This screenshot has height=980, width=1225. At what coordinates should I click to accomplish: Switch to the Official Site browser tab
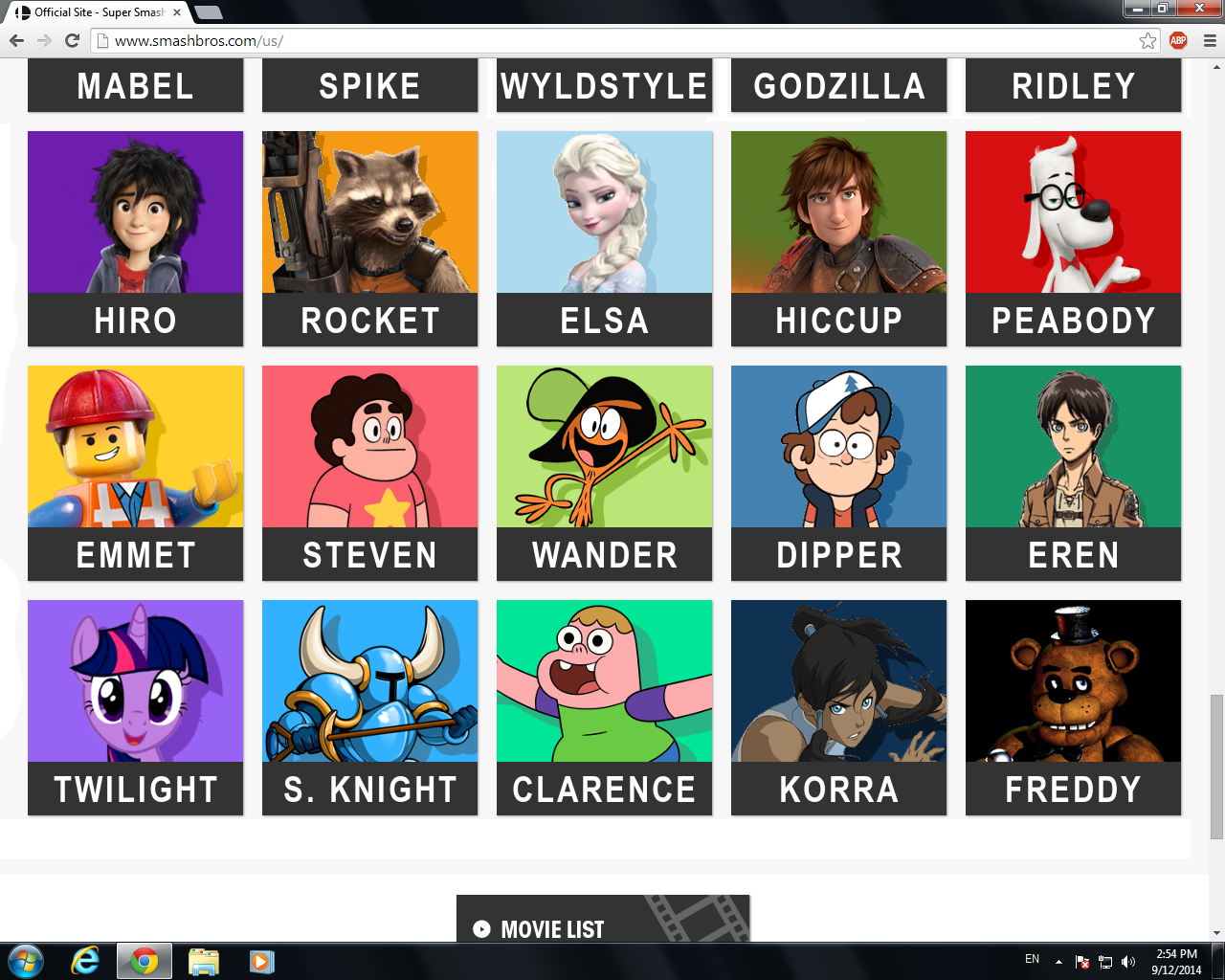point(86,11)
